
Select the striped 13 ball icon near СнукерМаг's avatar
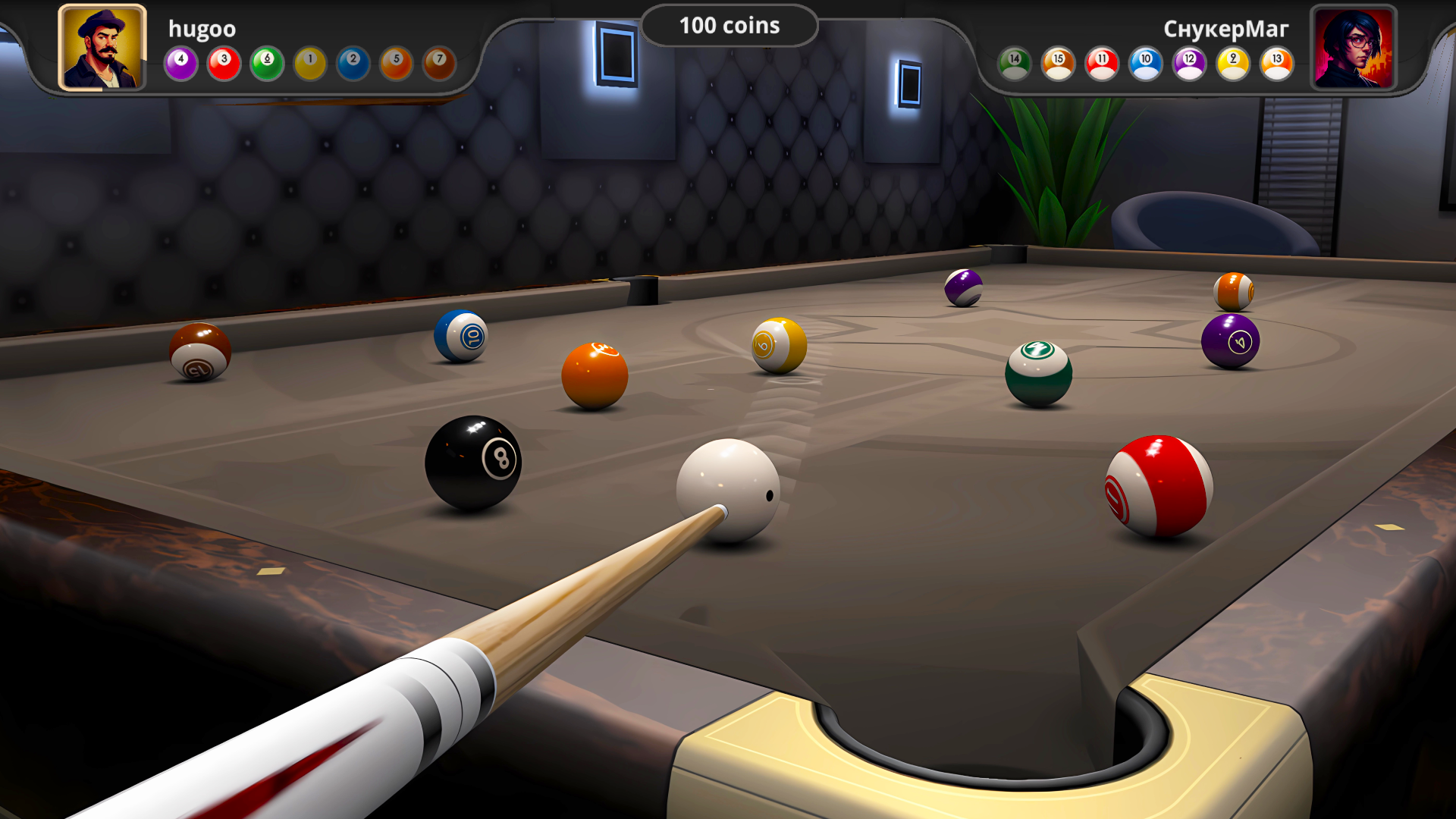click(x=1275, y=64)
